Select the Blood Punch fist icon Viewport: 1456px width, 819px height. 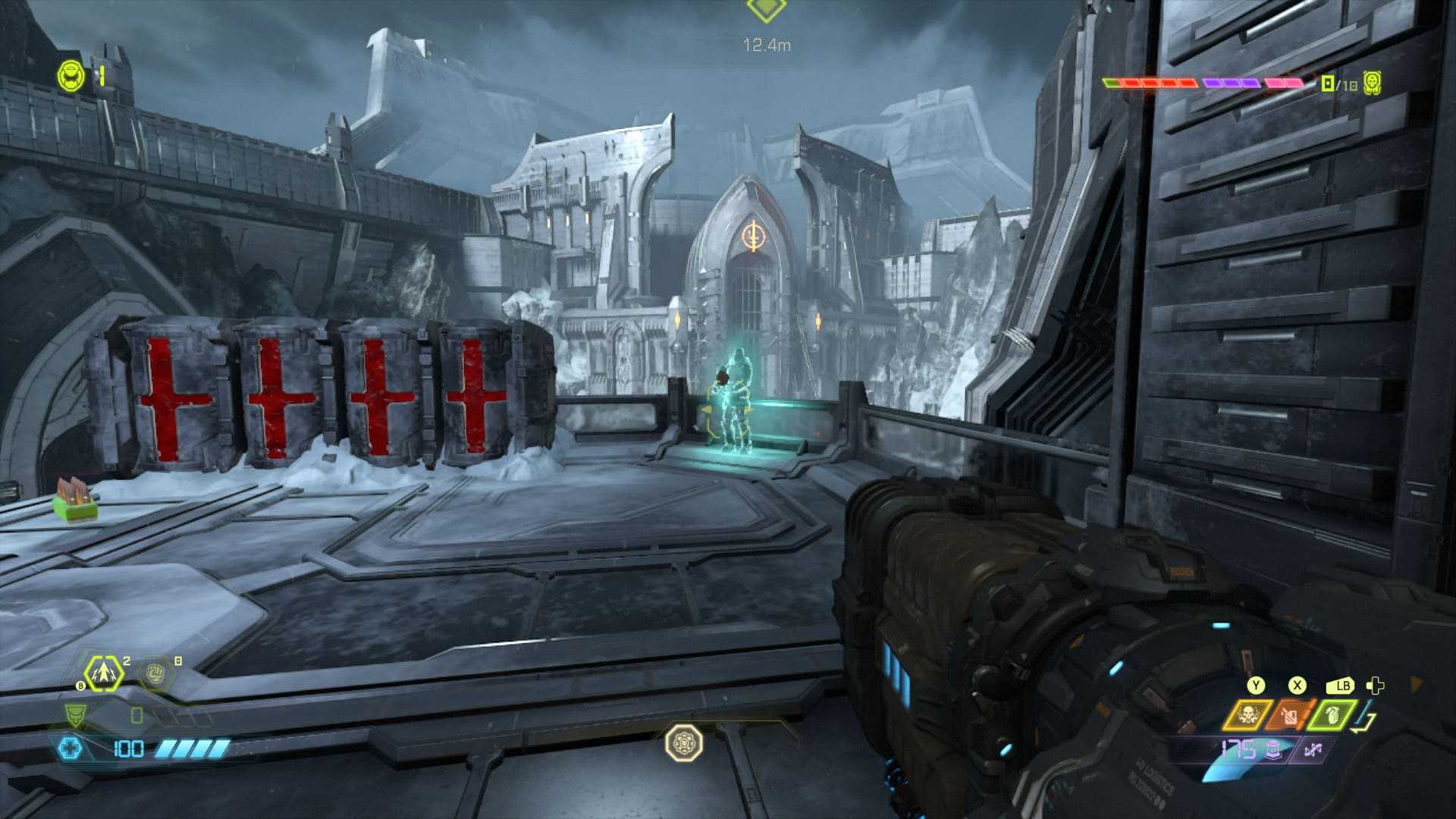(x=155, y=672)
